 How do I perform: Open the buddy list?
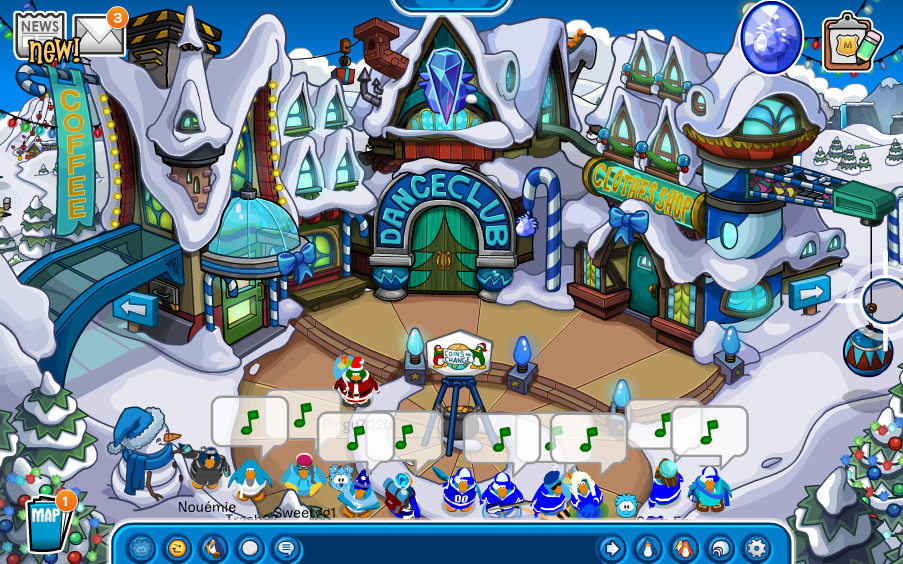[684, 548]
